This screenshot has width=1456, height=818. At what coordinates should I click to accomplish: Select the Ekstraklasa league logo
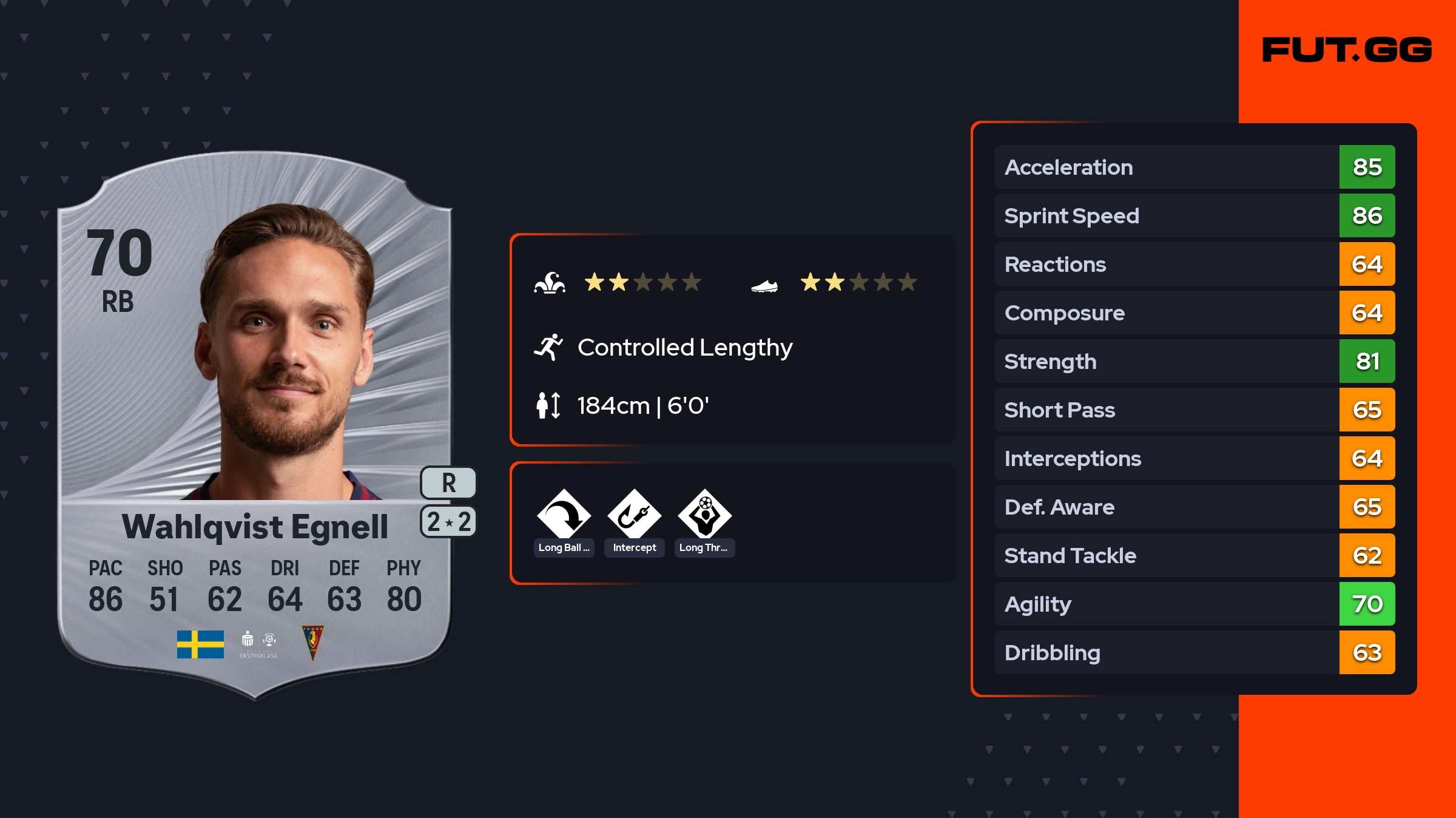click(258, 644)
